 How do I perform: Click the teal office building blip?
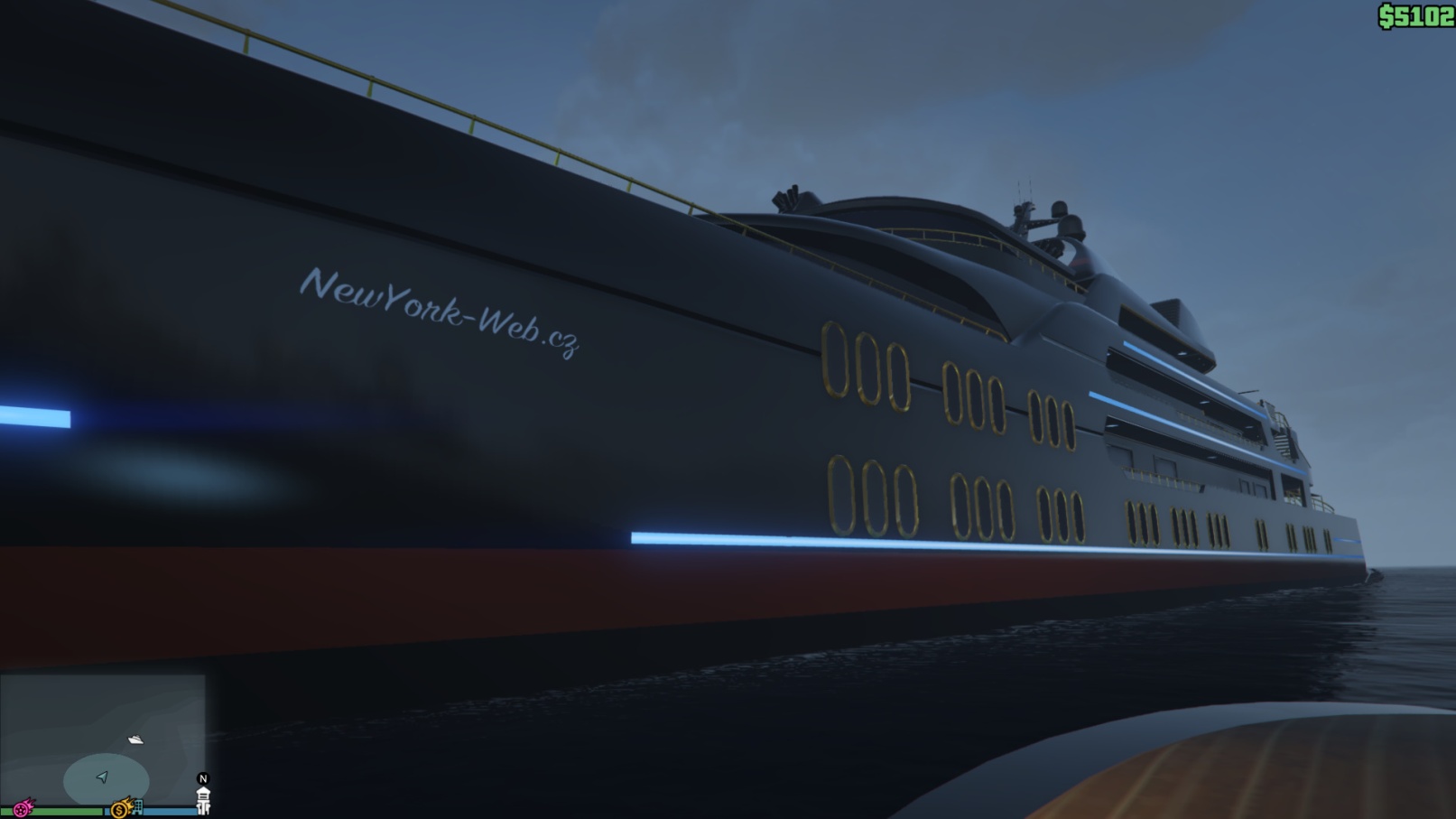coord(137,806)
